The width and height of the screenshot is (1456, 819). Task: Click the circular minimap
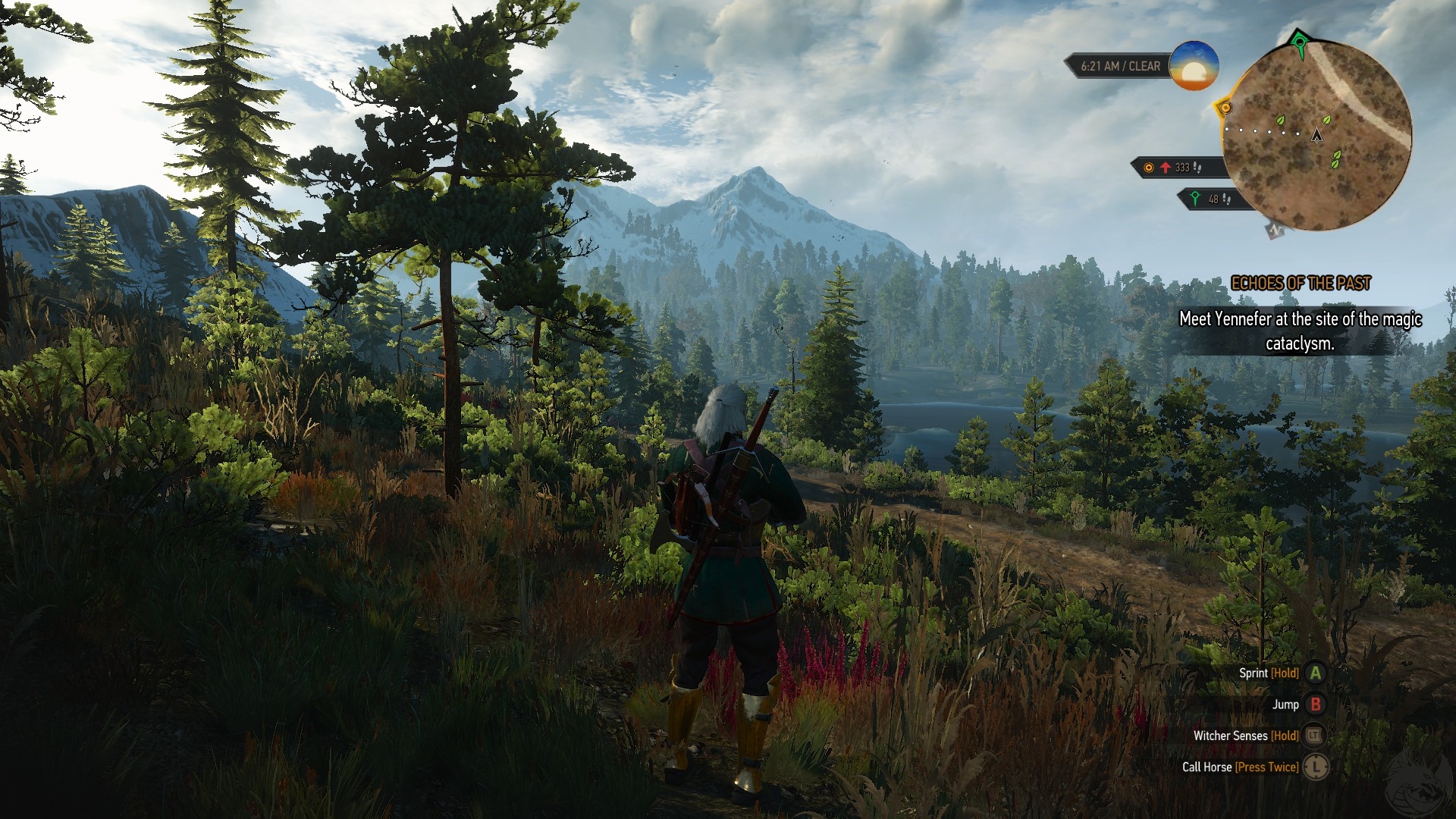(x=1316, y=135)
